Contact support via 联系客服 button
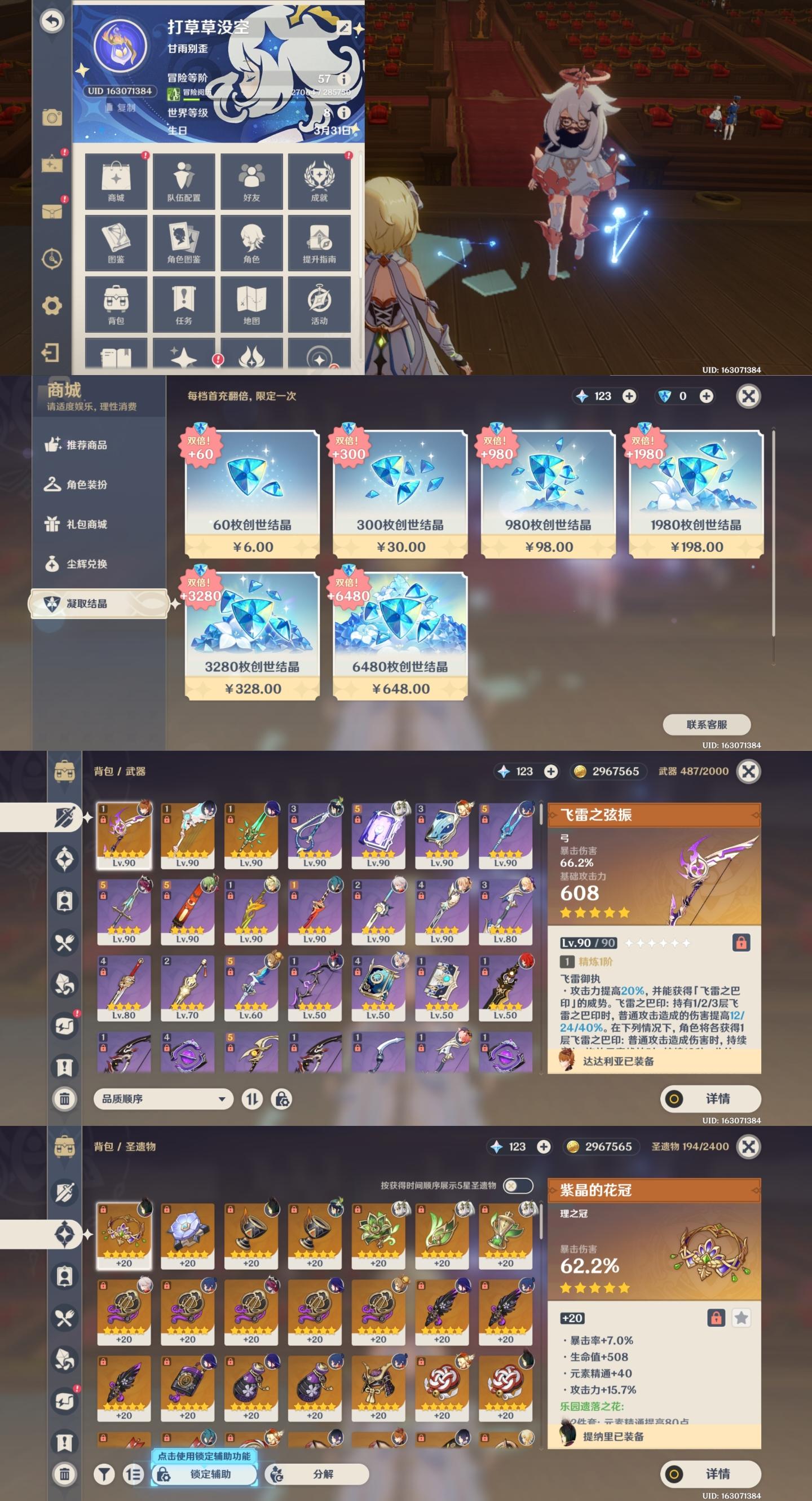The height and width of the screenshot is (1501, 812). (x=707, y=724)
